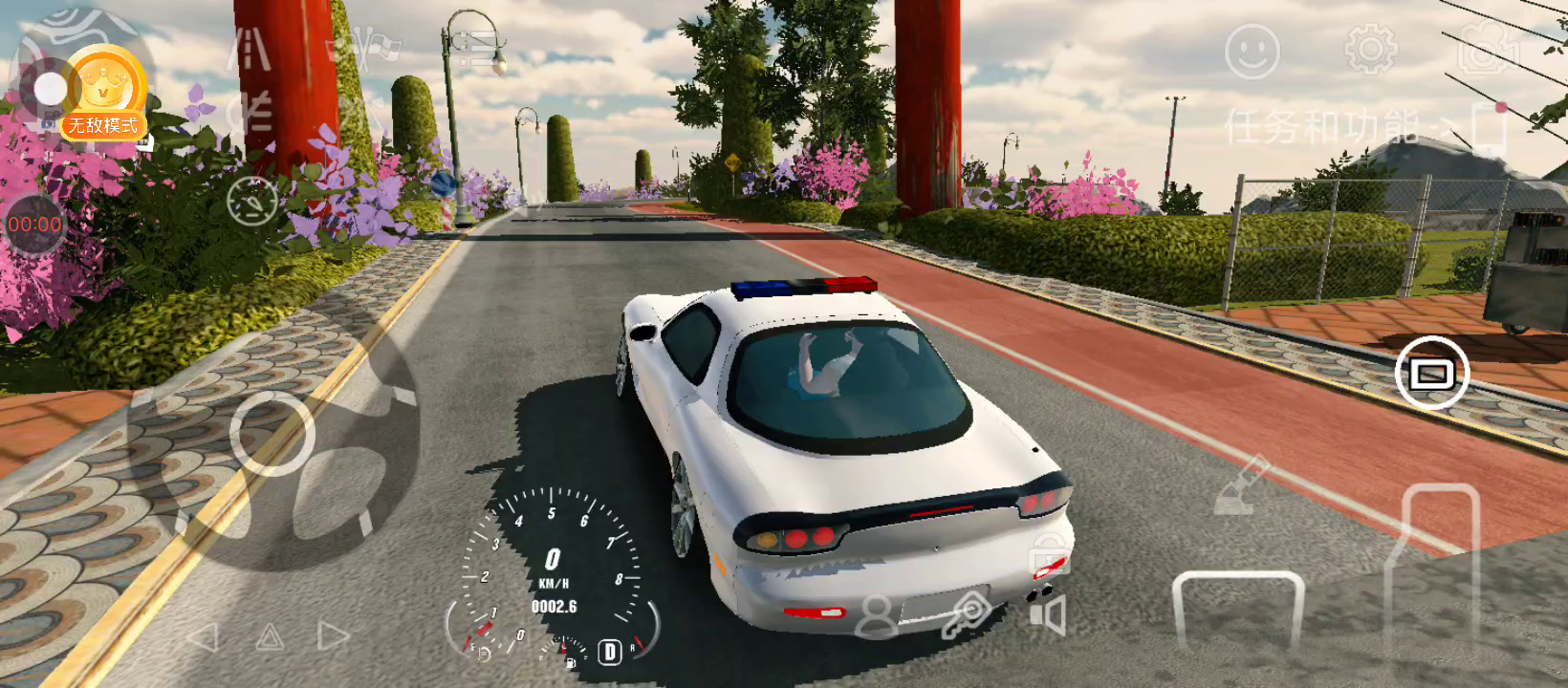The height and width of the screenshot is (688, 1568).
Task: Tap the white rounded-rectangle circle button
Action: coord(1431,373)
